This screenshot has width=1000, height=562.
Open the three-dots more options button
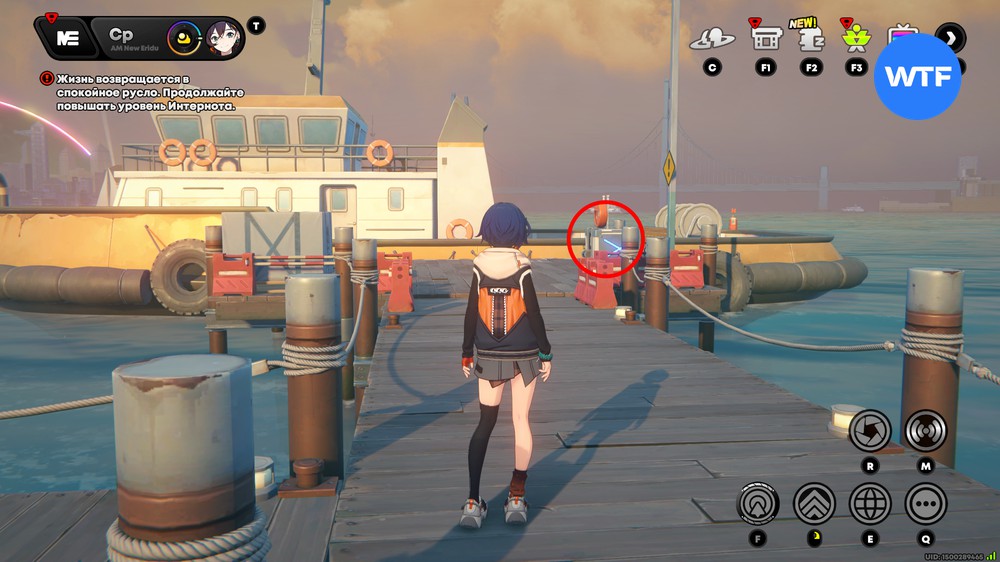point(926,503)
